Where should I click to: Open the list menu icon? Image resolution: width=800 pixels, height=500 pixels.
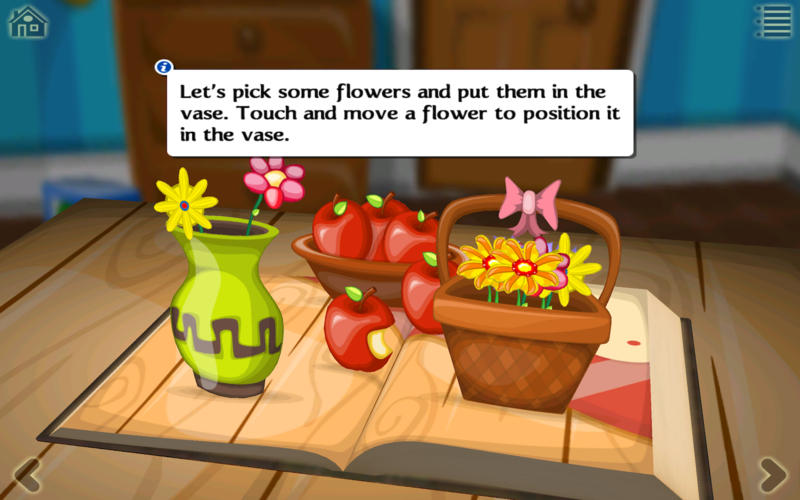click(772, 21)
